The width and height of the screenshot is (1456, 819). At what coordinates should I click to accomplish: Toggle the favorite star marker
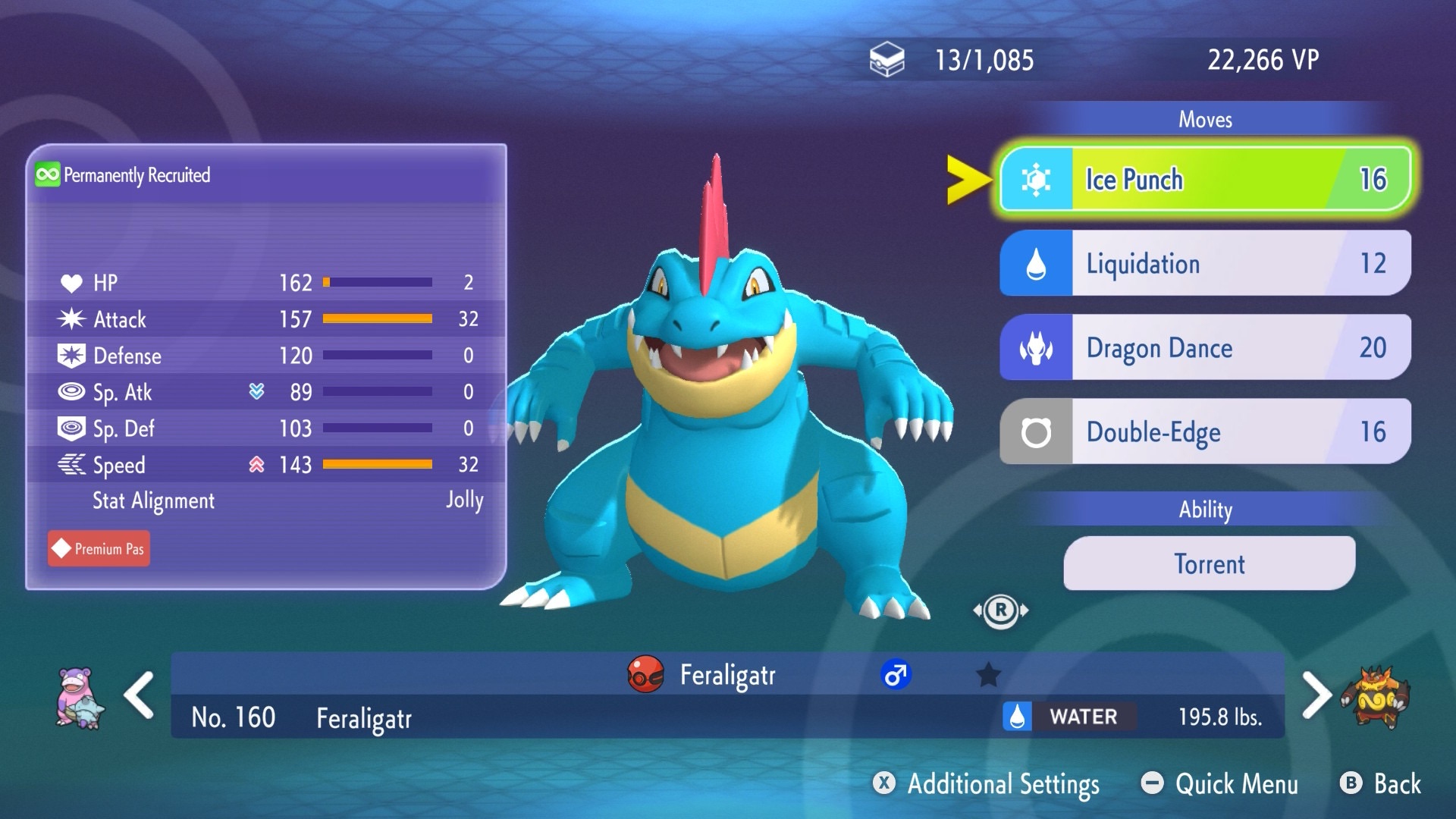[988, 675]
